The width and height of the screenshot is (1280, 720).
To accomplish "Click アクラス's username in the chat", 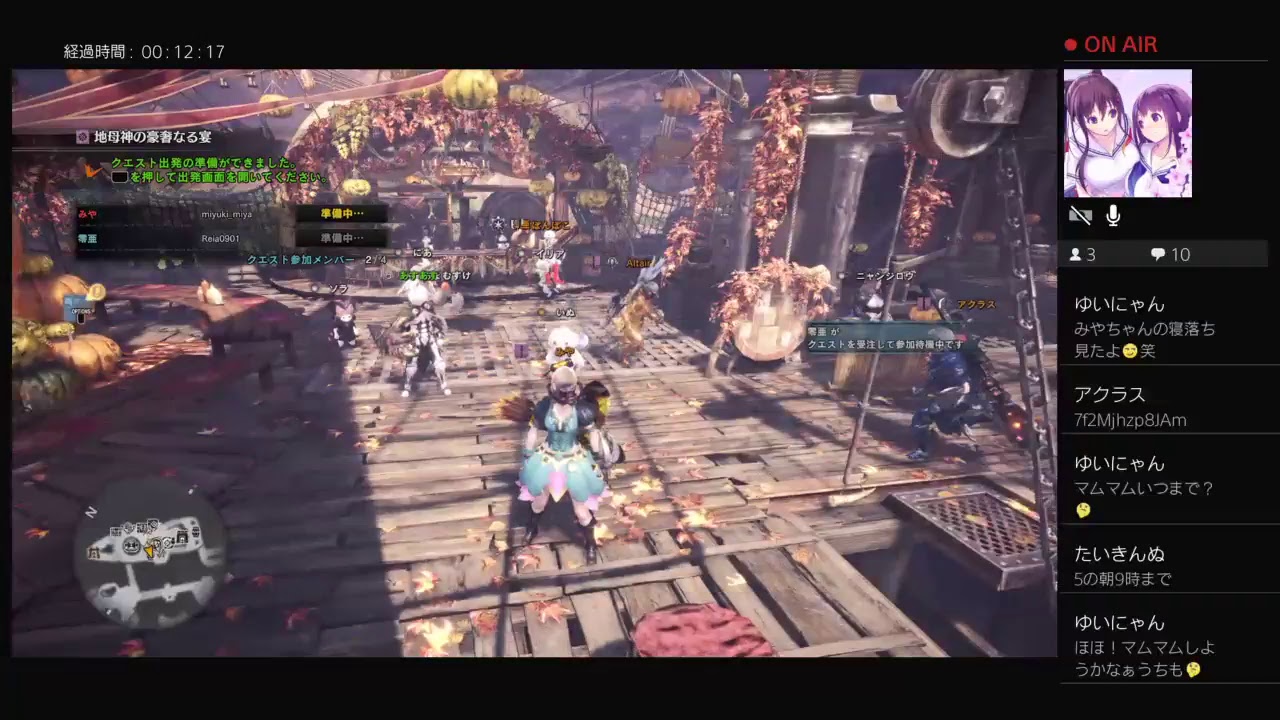I will [1110, 395].
